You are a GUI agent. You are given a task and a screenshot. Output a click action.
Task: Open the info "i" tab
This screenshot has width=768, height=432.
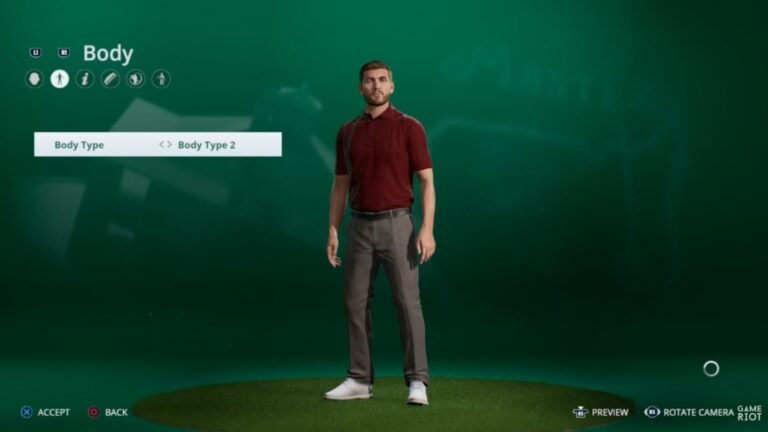click(x=85, y=79)
